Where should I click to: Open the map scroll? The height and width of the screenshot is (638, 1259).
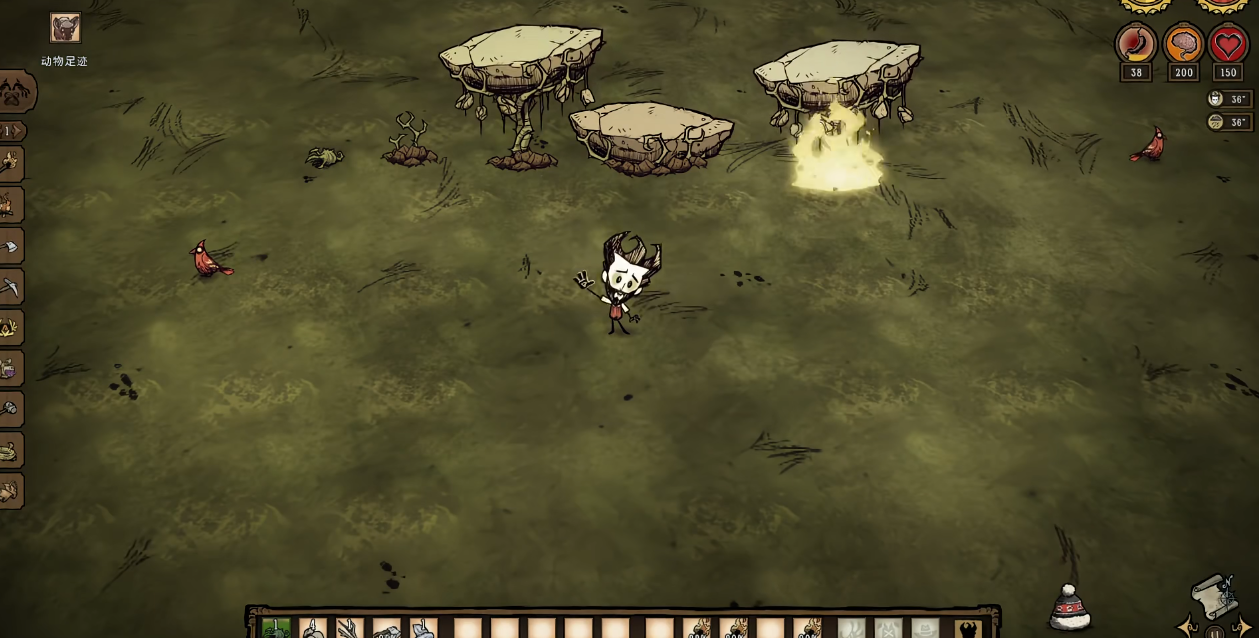pyautogui.click(x=1211, y=596)
